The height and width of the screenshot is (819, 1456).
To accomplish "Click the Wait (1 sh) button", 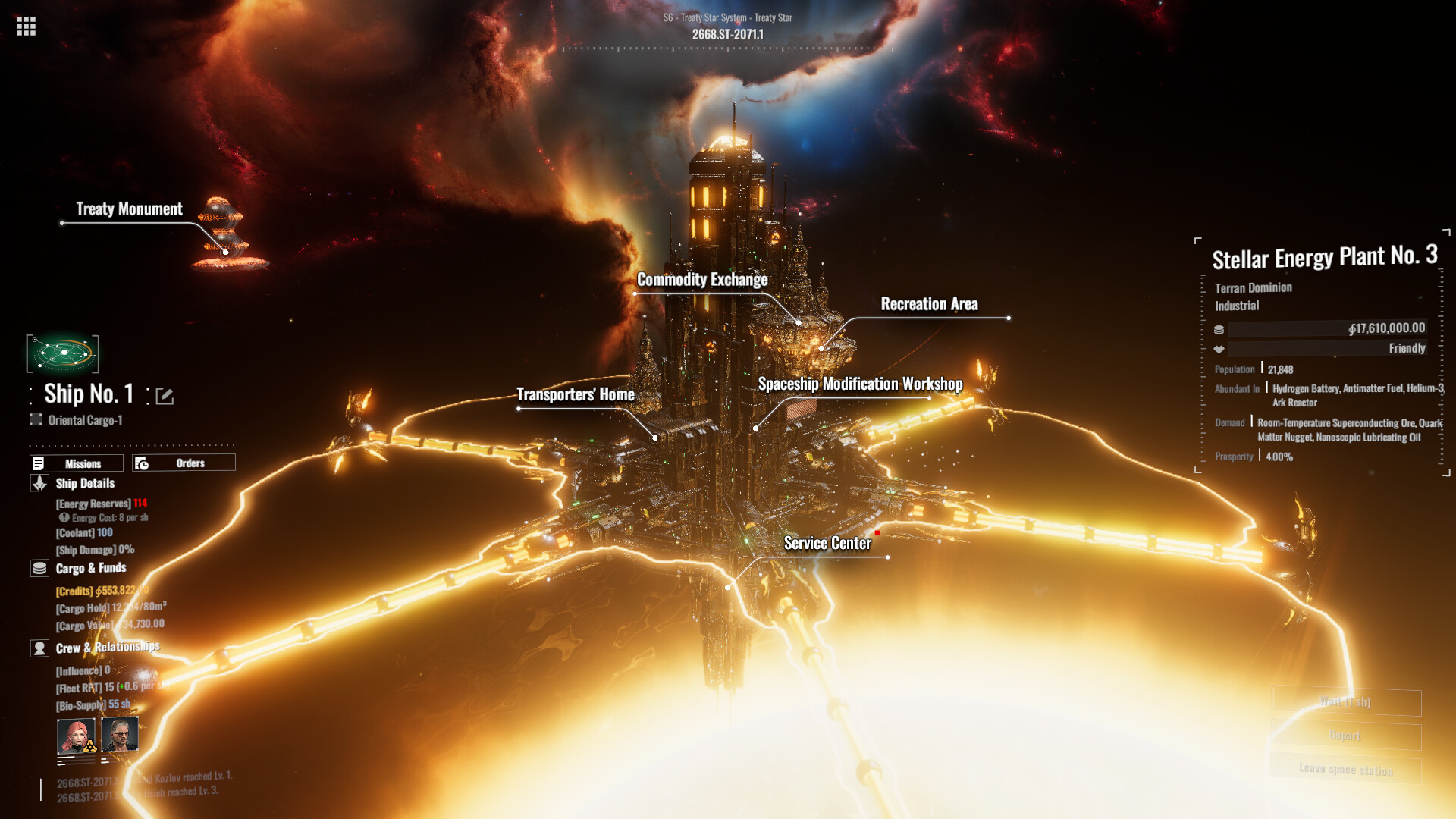I will [x=1345, y=702].
